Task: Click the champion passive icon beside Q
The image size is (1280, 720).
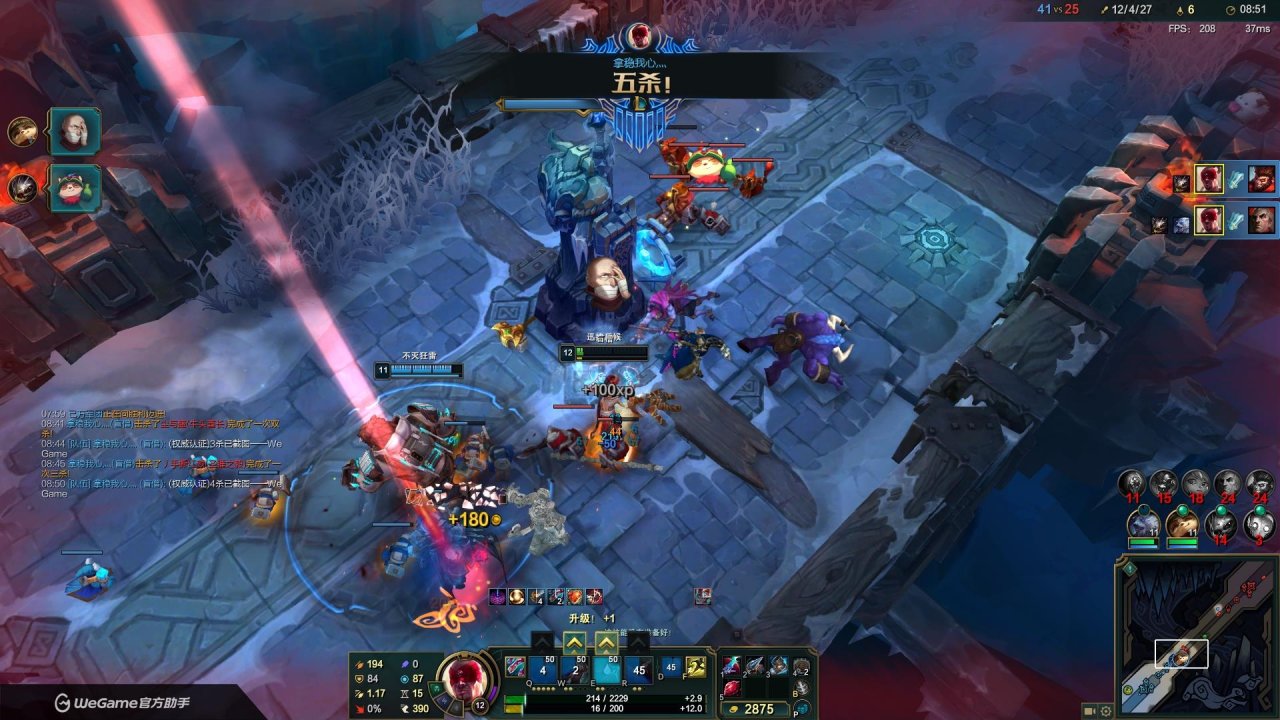Action: 515,668
